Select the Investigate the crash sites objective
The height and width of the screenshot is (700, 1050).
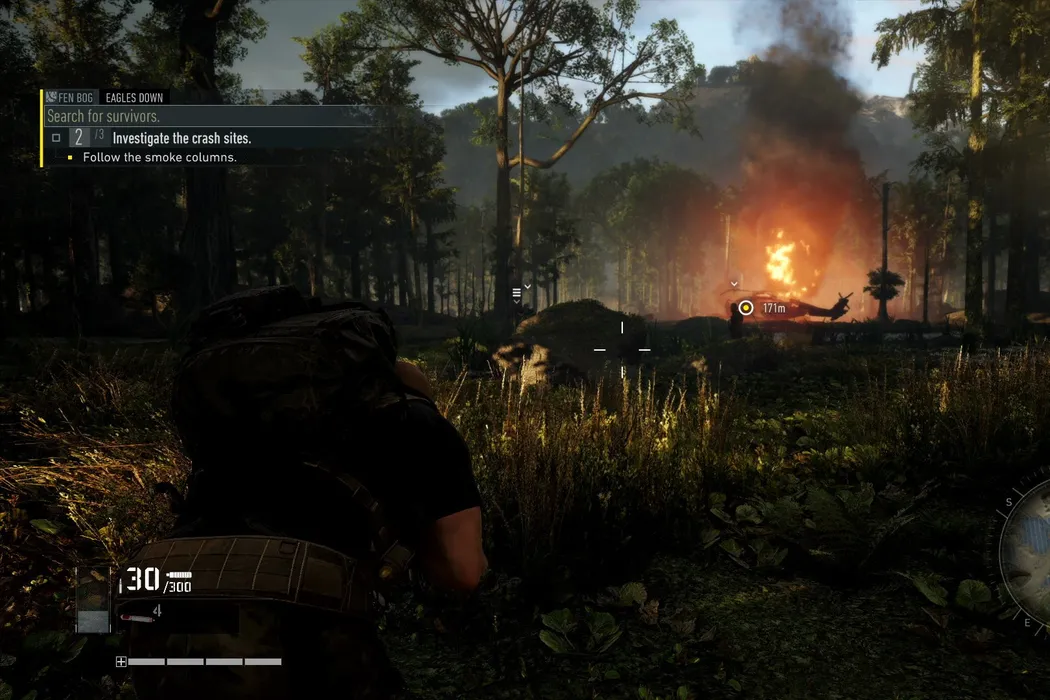point(181,138)
